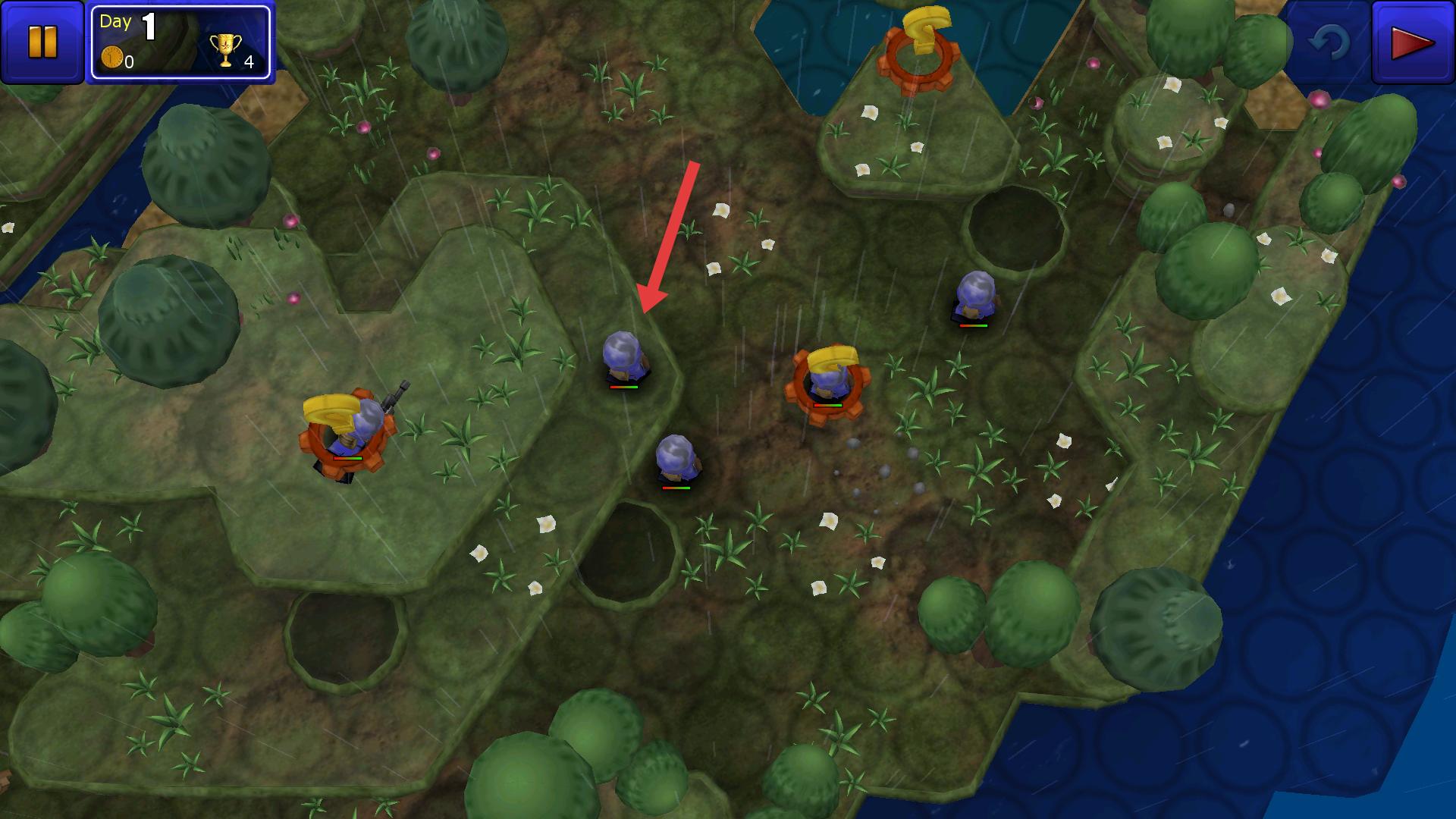This screenshot has height=819, width=1456.
Task: Undo the last move with the curved arrow
Action: [x=1328, y=42]
